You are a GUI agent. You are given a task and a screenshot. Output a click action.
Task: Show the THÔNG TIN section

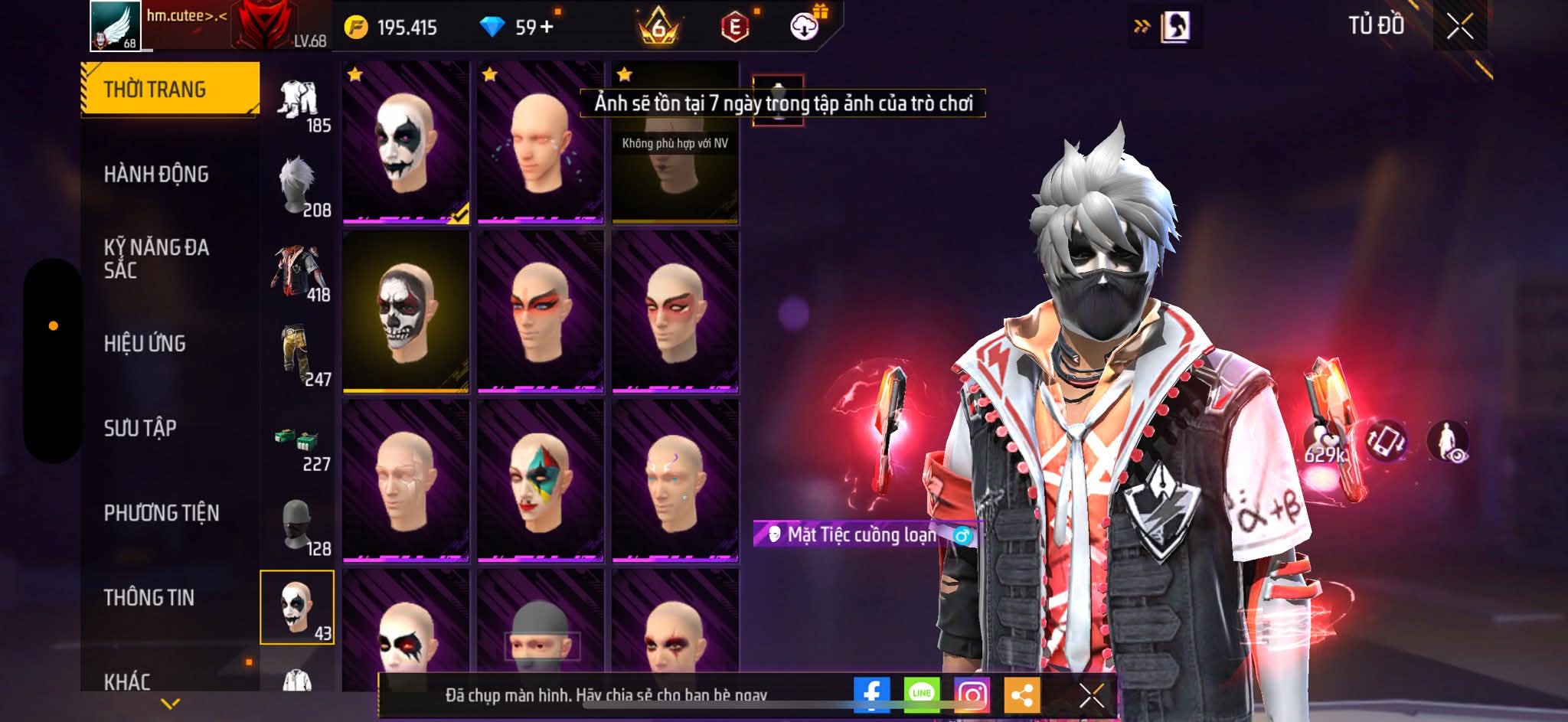(149, 598)
